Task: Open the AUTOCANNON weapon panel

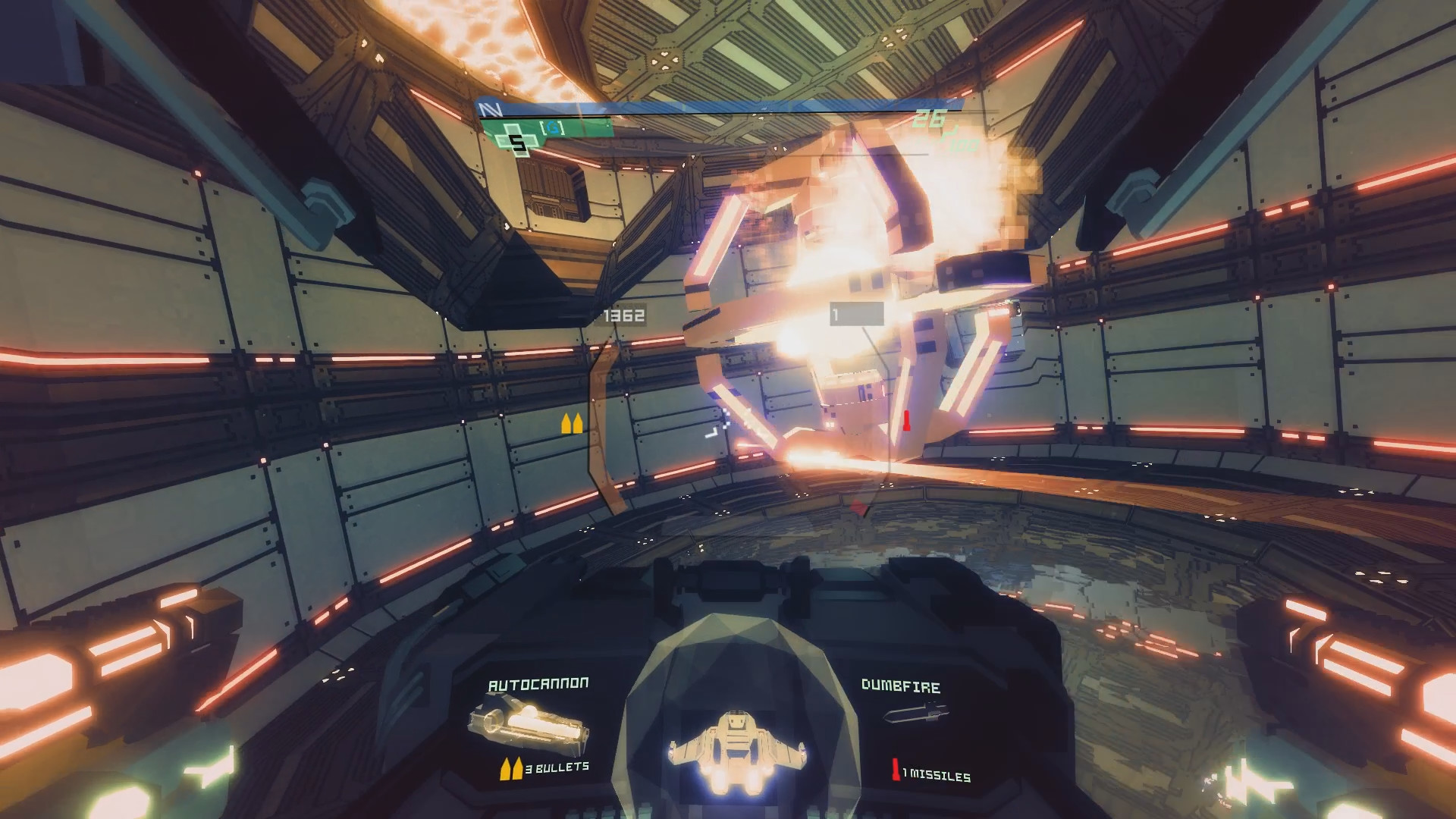Action: [537, 682]
